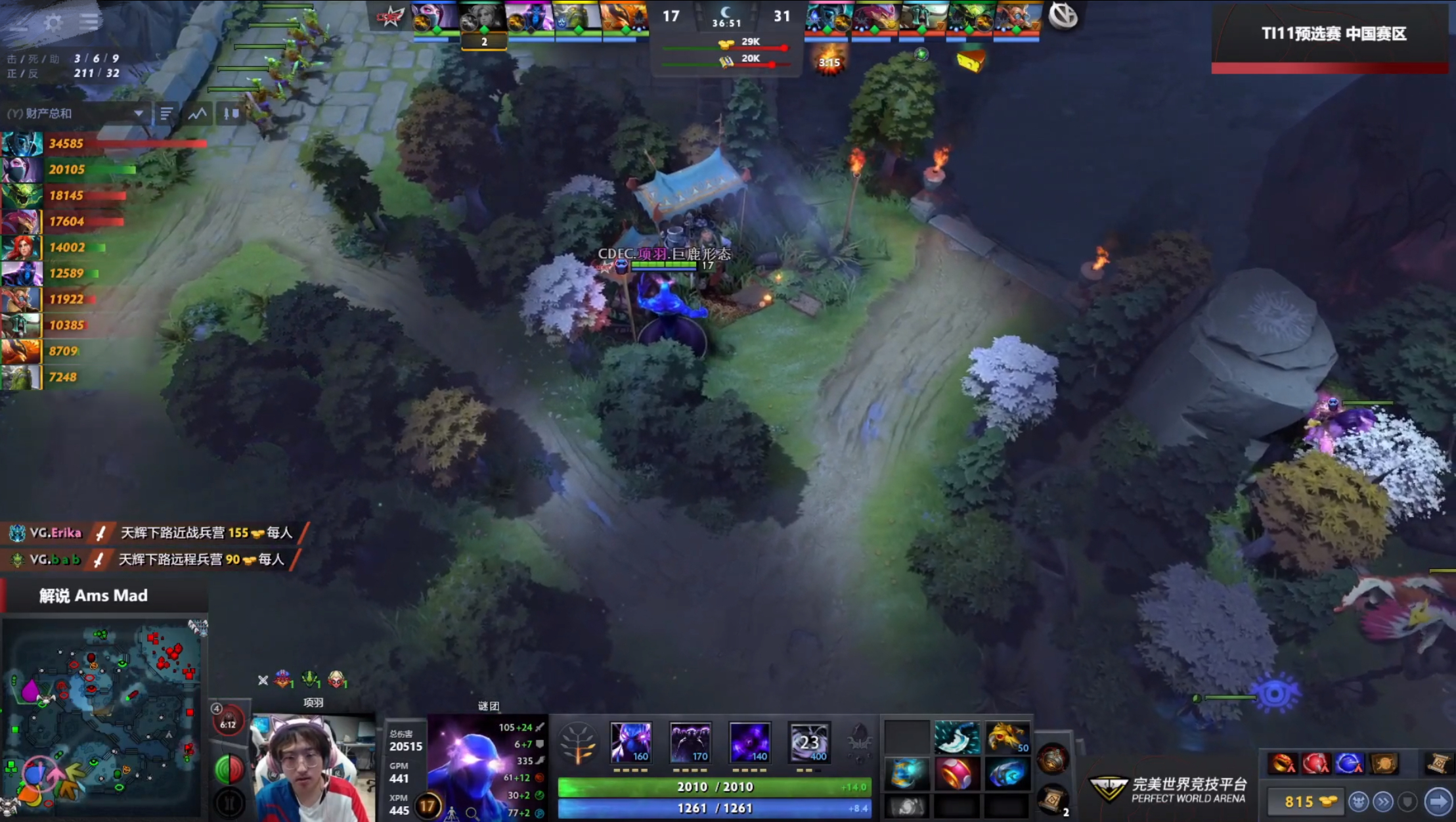Click VG.Erika's name in the kill feed

[x=56, y=534]
